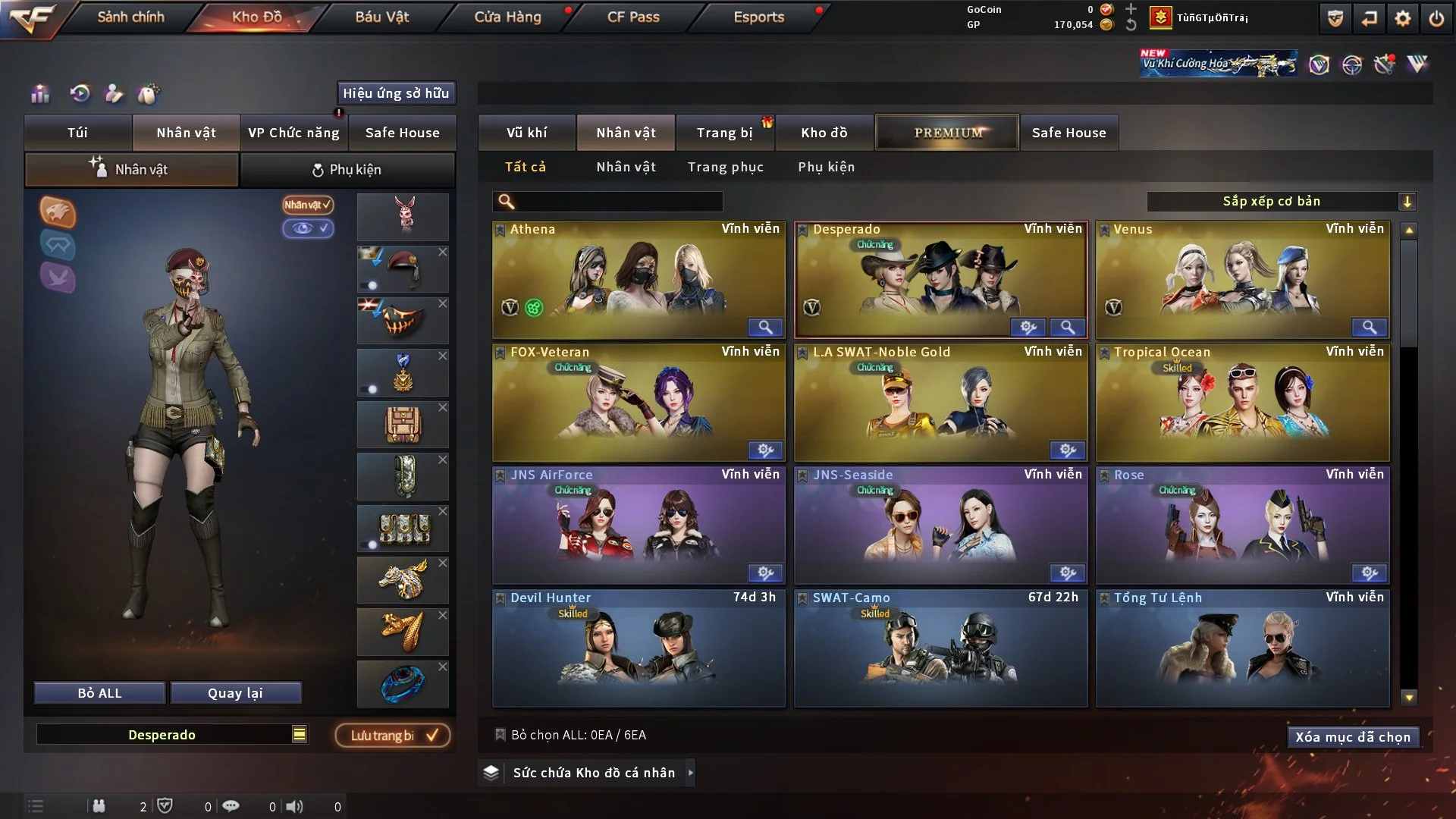The height and width of the screenshot is (819, 1456).
Task: Open the PREMIUM inventory tab
Action: 948,133
